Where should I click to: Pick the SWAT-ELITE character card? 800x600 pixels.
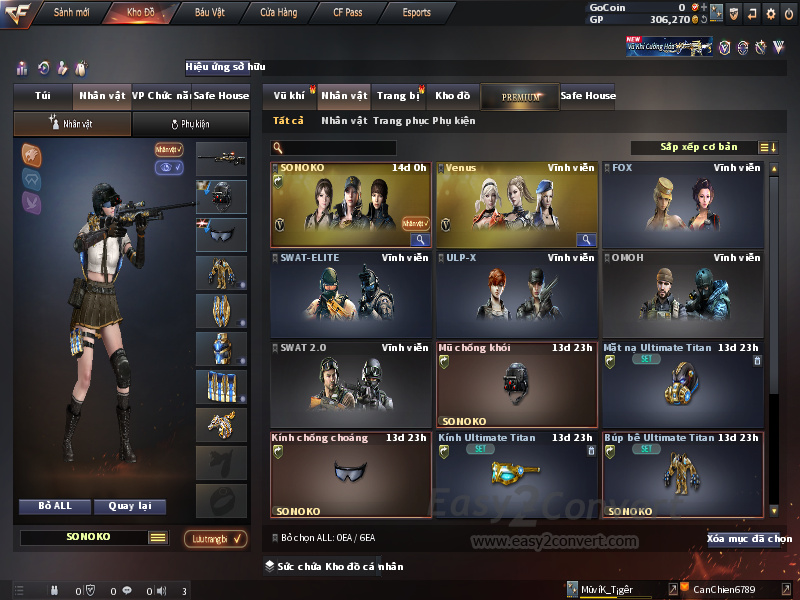(x=350, y=295)
